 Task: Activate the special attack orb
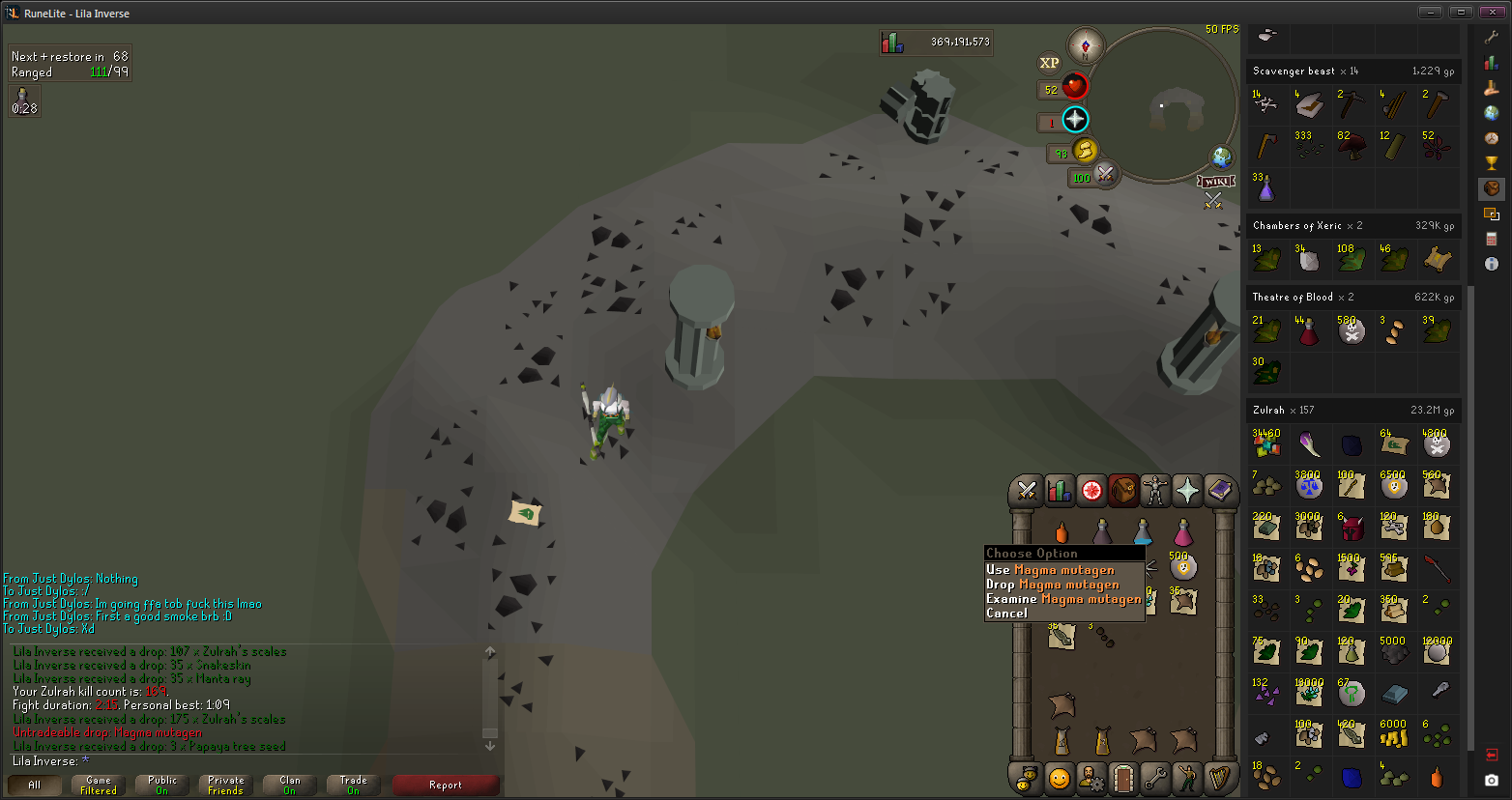[1104, 175]
